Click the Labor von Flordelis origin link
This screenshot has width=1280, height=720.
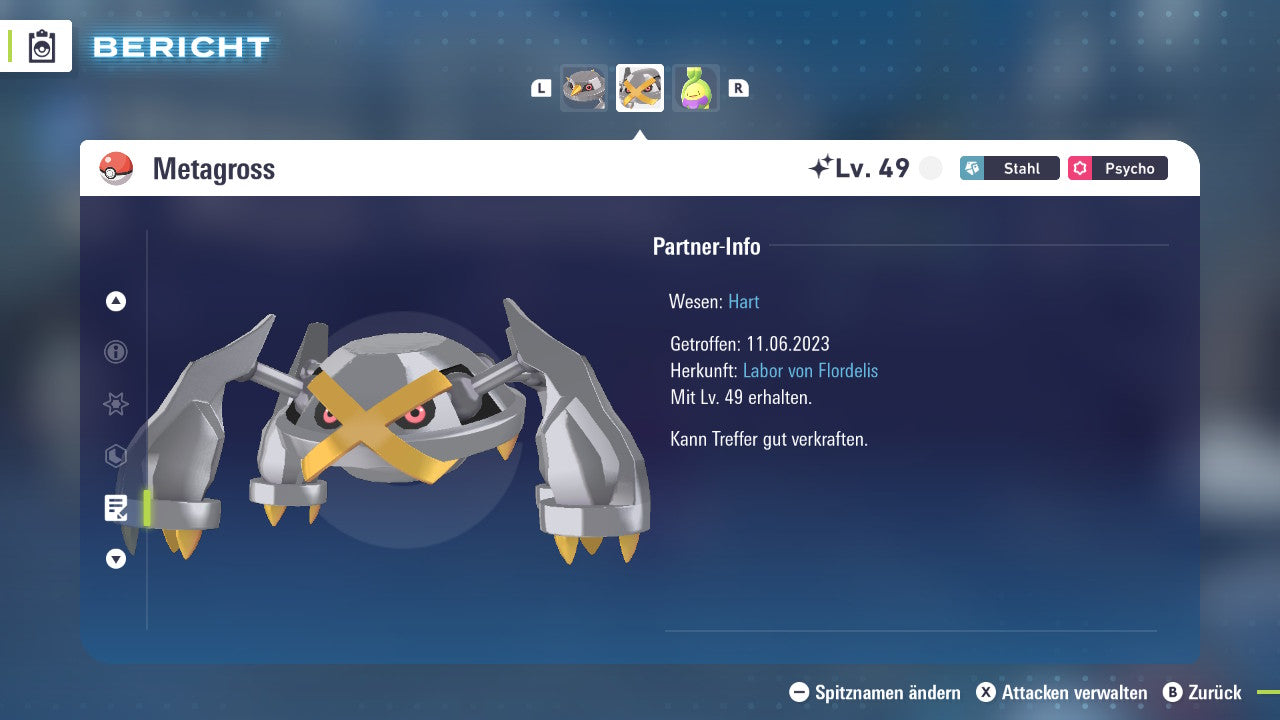811,370
